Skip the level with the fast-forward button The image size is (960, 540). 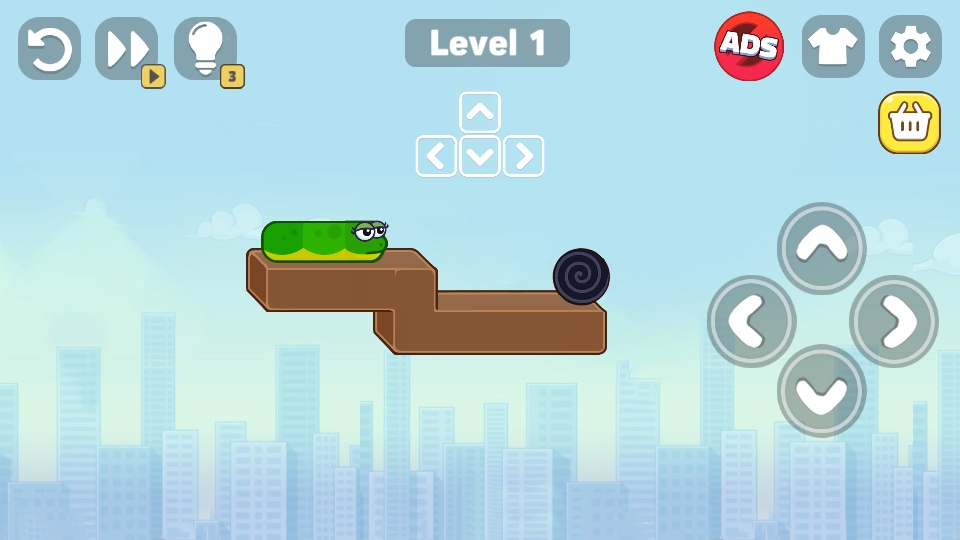tap(127, 48)
